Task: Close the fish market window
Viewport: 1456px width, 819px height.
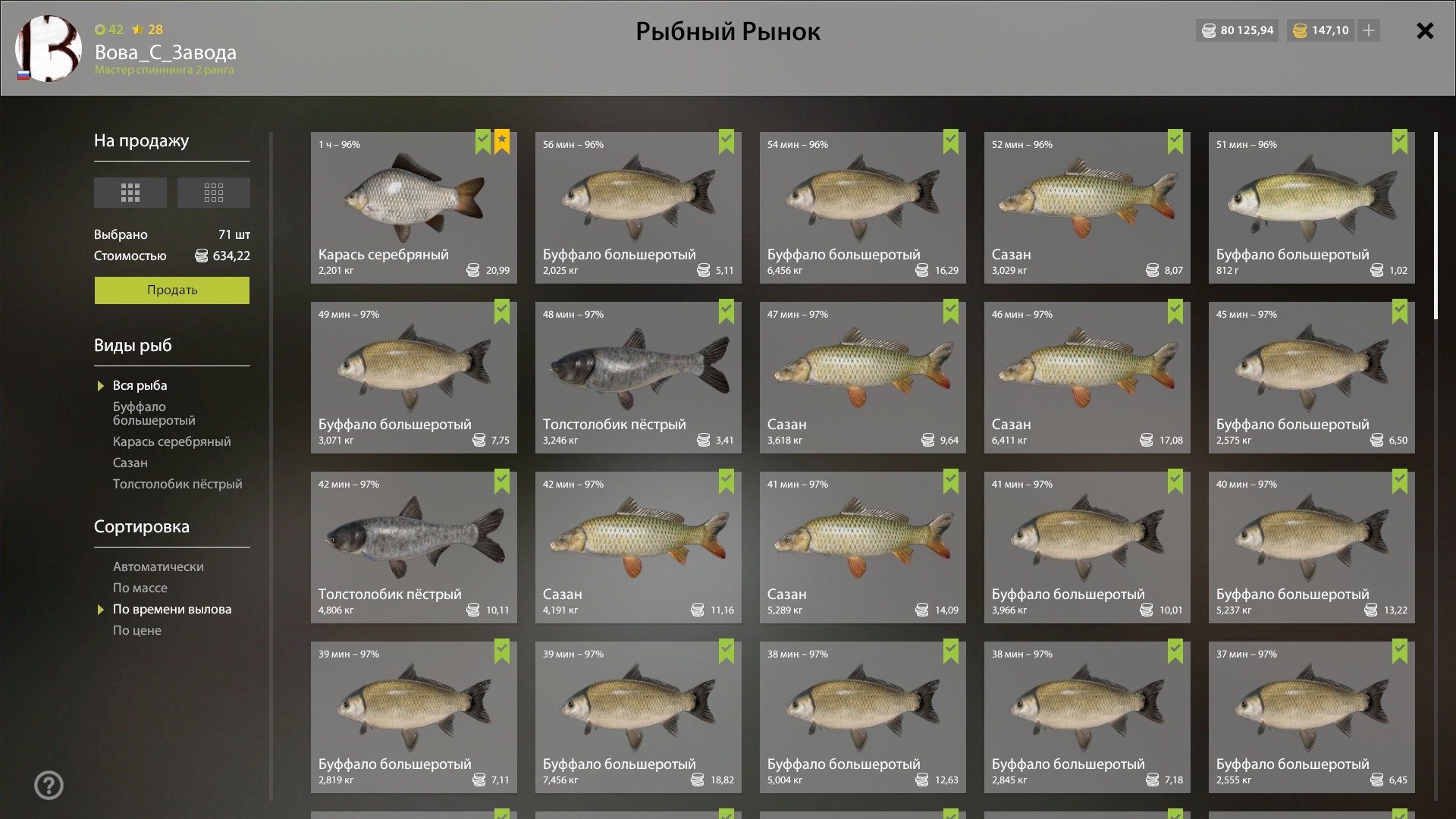Action: pos(1425,30)
